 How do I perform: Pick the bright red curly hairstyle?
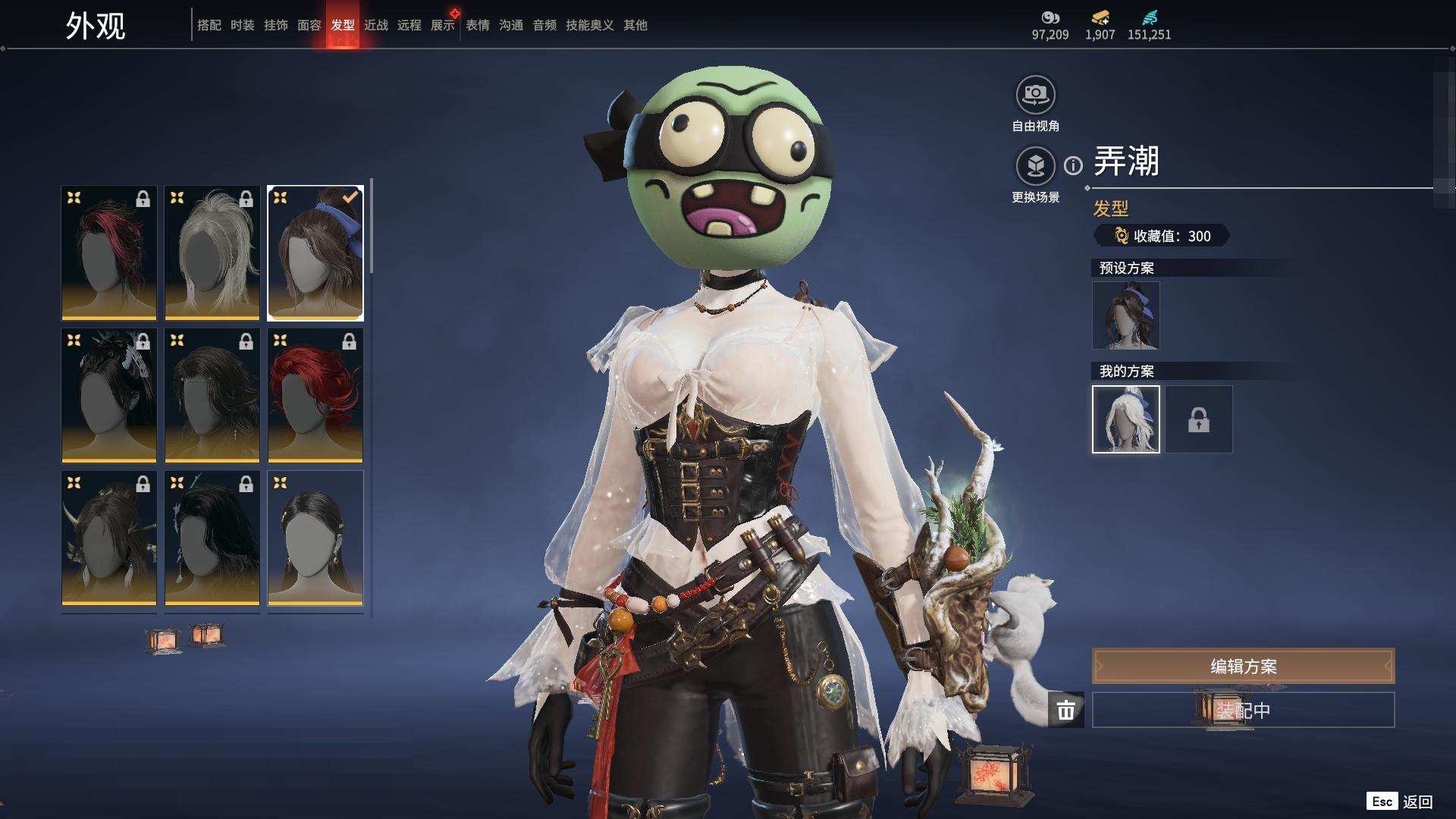pos(315,395)
